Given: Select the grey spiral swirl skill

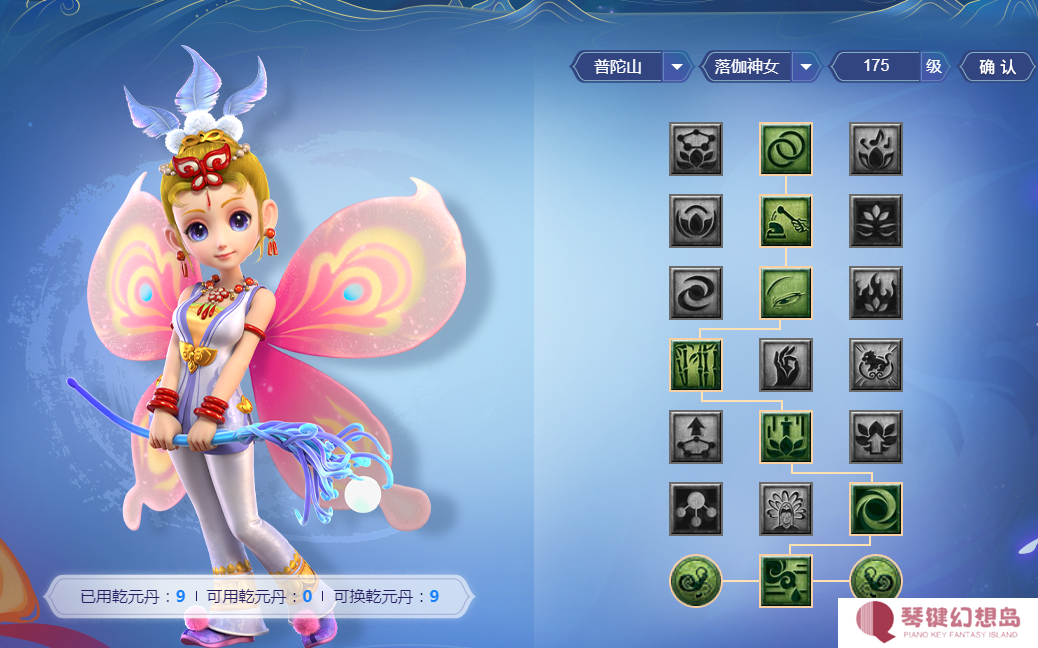Looking at the screenshot, I should (696, 293).
